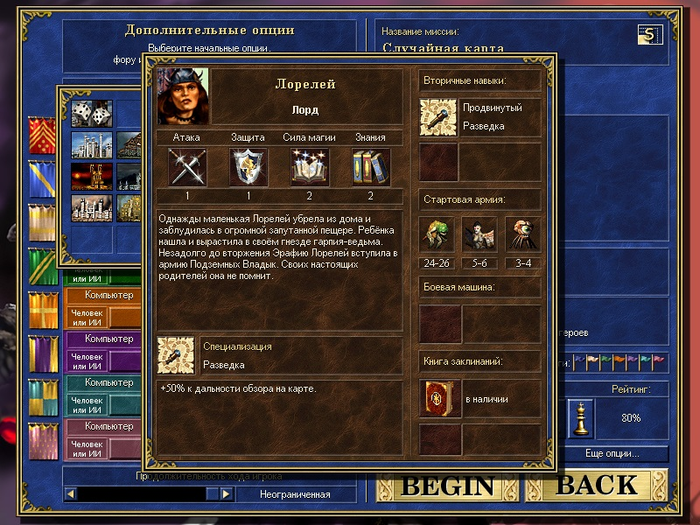The image size is (700, 525).
Task: Select the random dice town tile
Action: coord(91,114)
